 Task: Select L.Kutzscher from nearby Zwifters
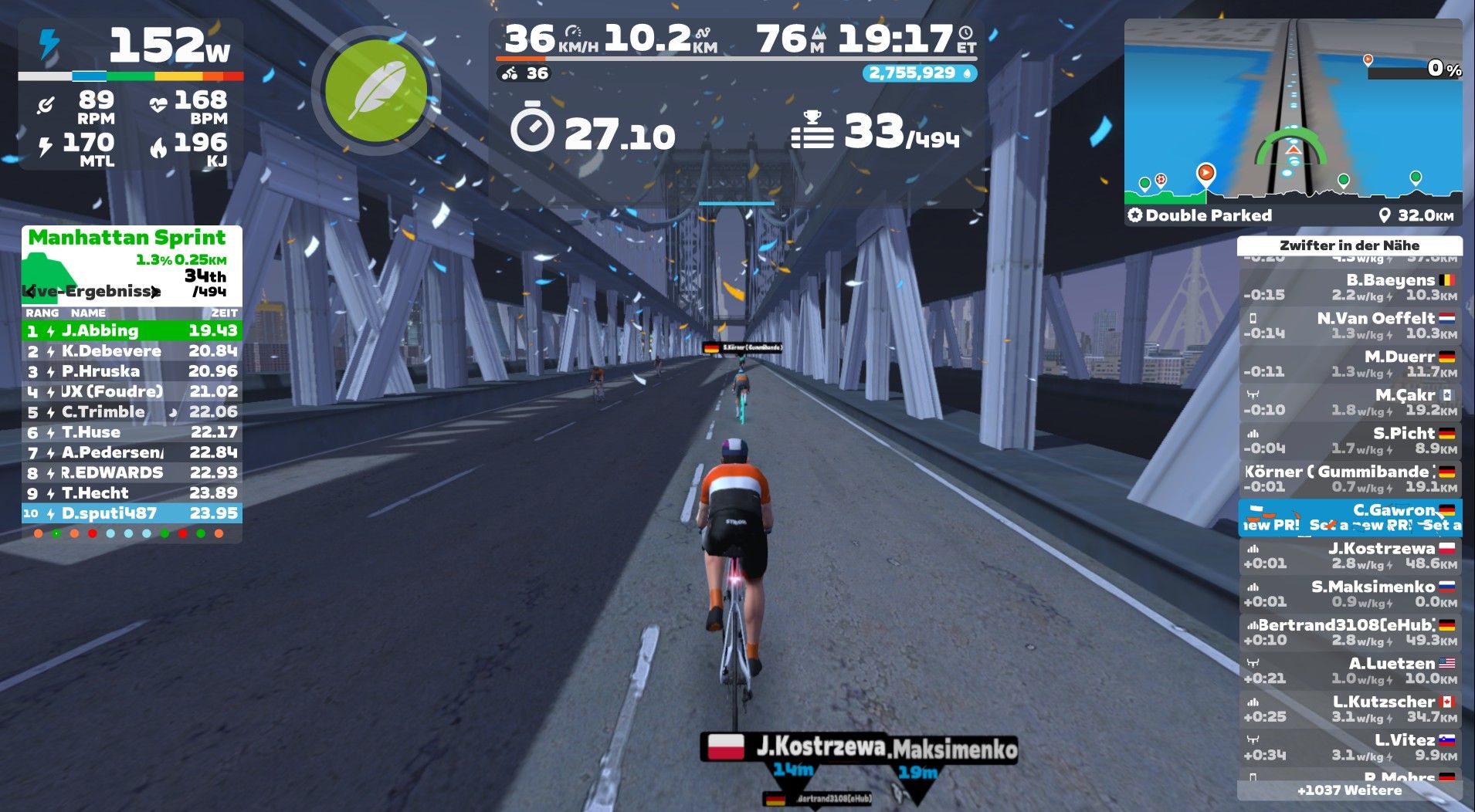(x=1349, y=709)
